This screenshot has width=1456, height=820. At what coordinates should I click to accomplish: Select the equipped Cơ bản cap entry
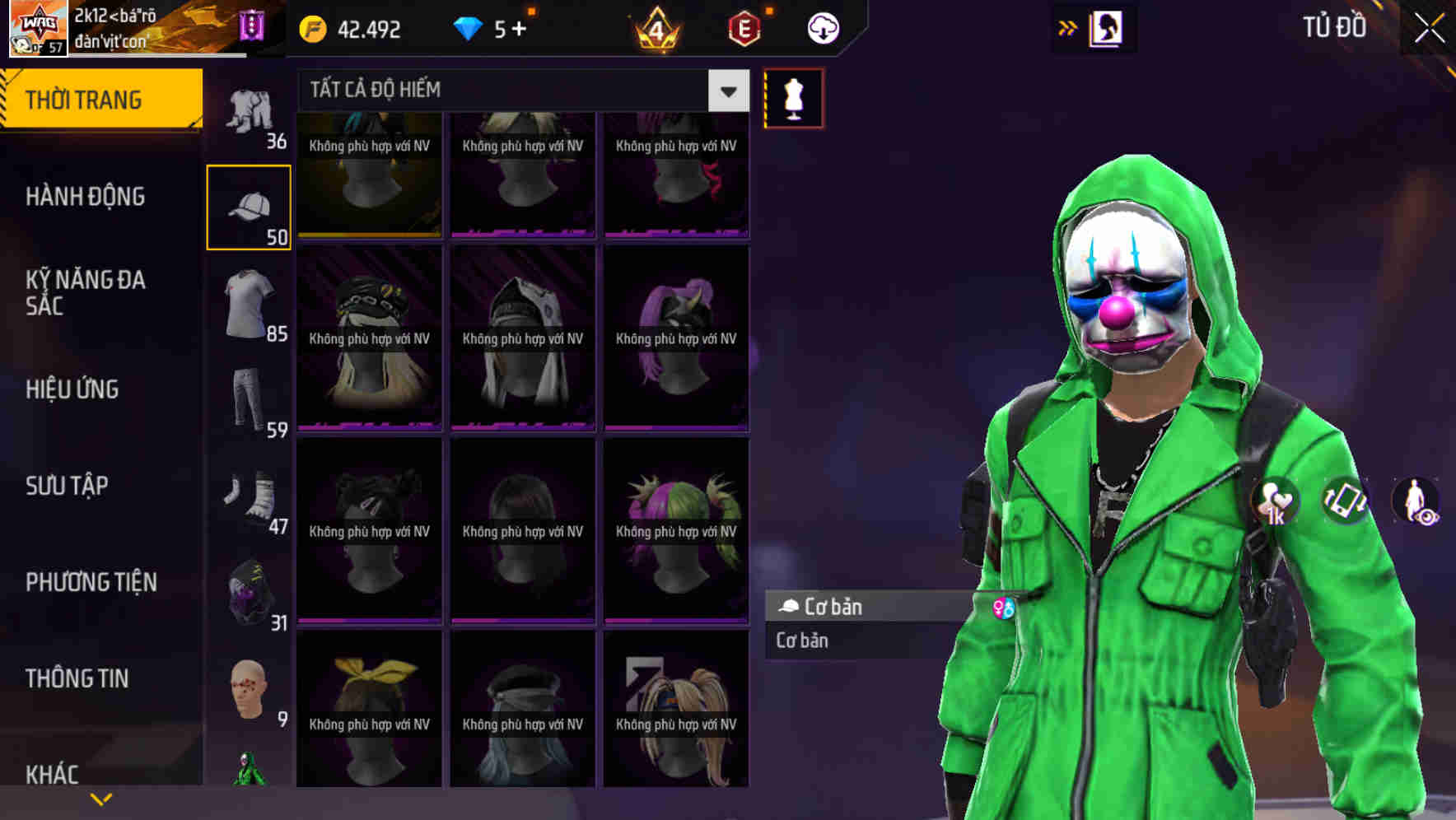point(865,607)
